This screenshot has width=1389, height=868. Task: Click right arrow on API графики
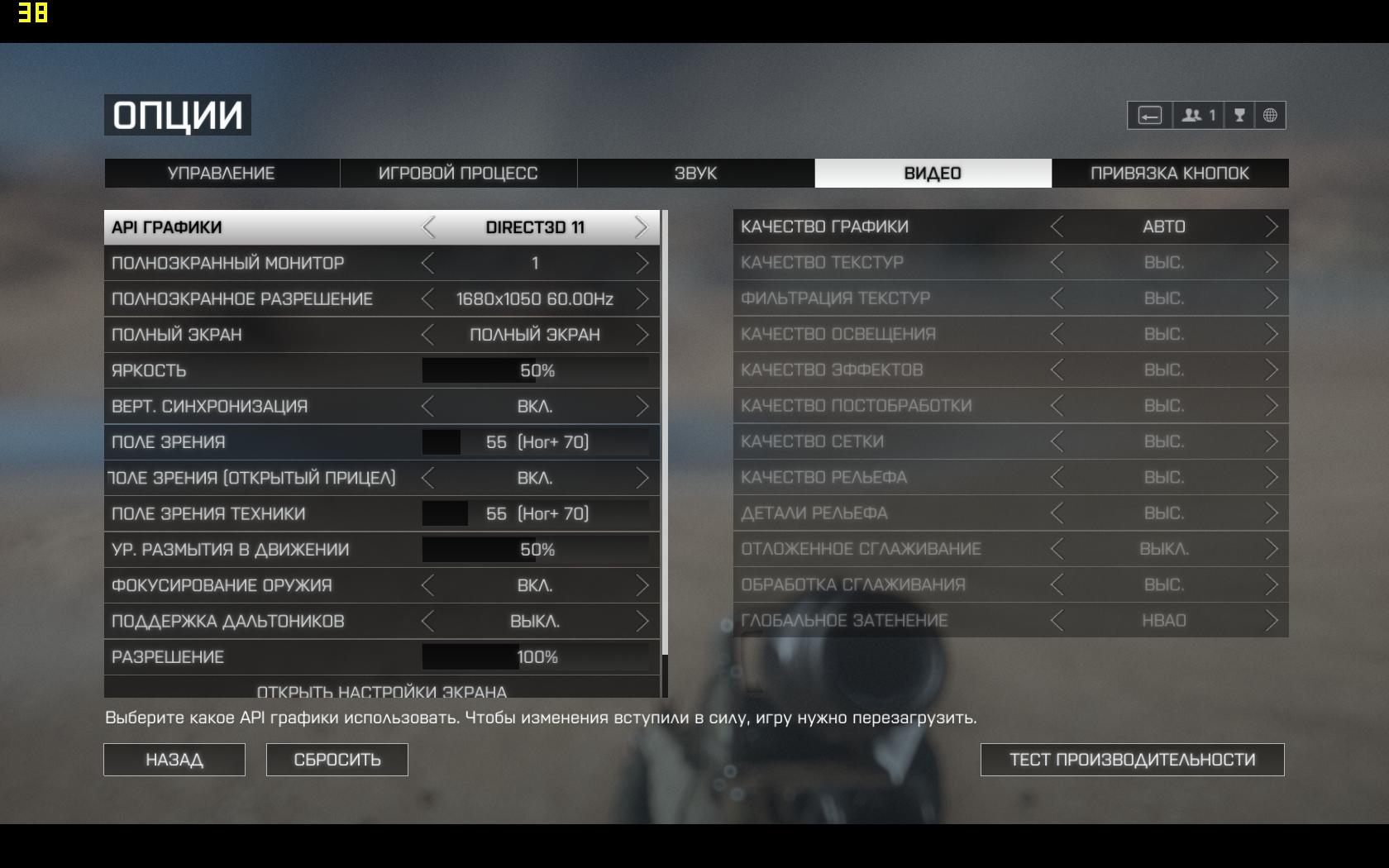641,227
